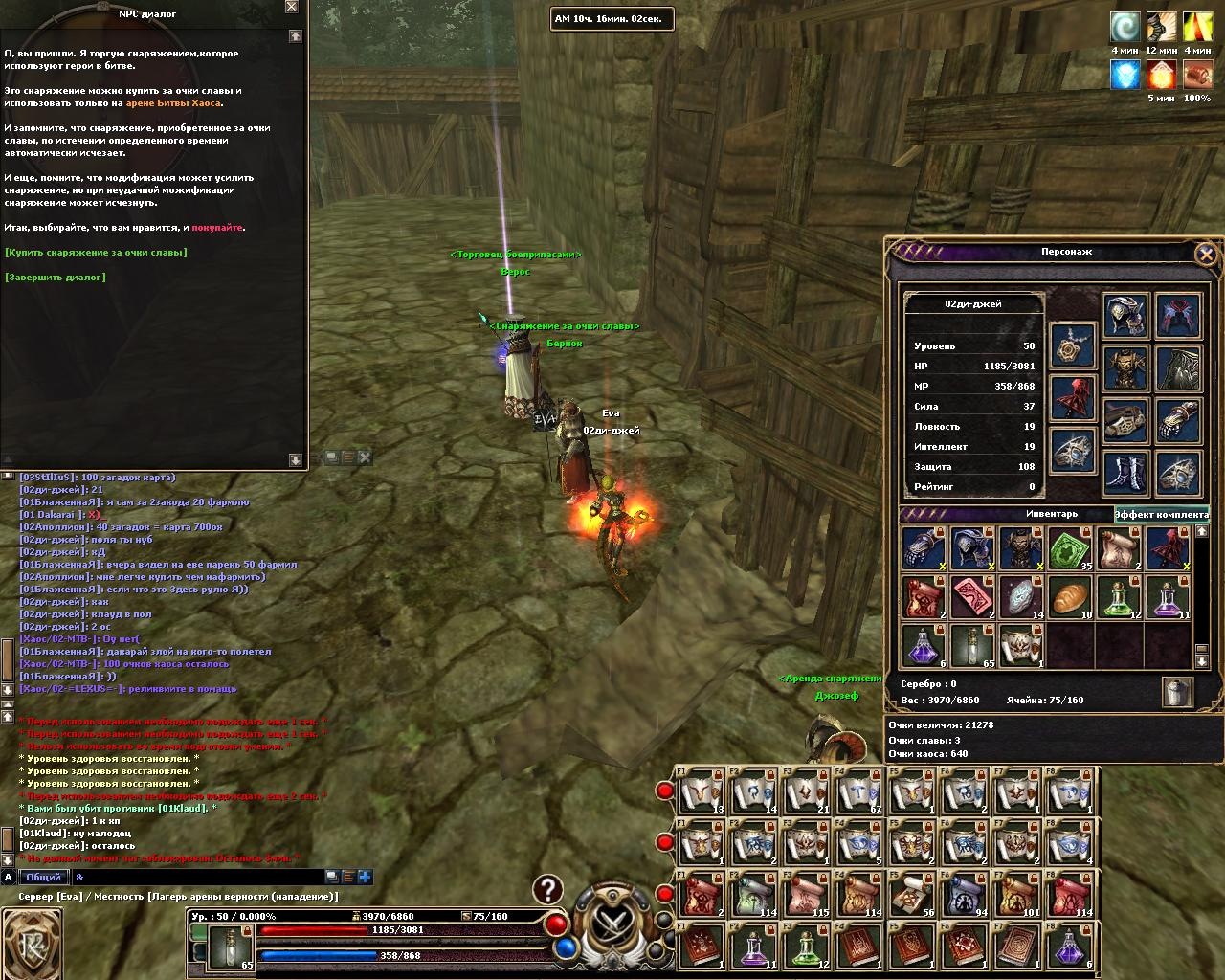Switch to the Эффект комплекта tab
Viewport: 1225px width, 980px height.
(x=1162, y=515)
